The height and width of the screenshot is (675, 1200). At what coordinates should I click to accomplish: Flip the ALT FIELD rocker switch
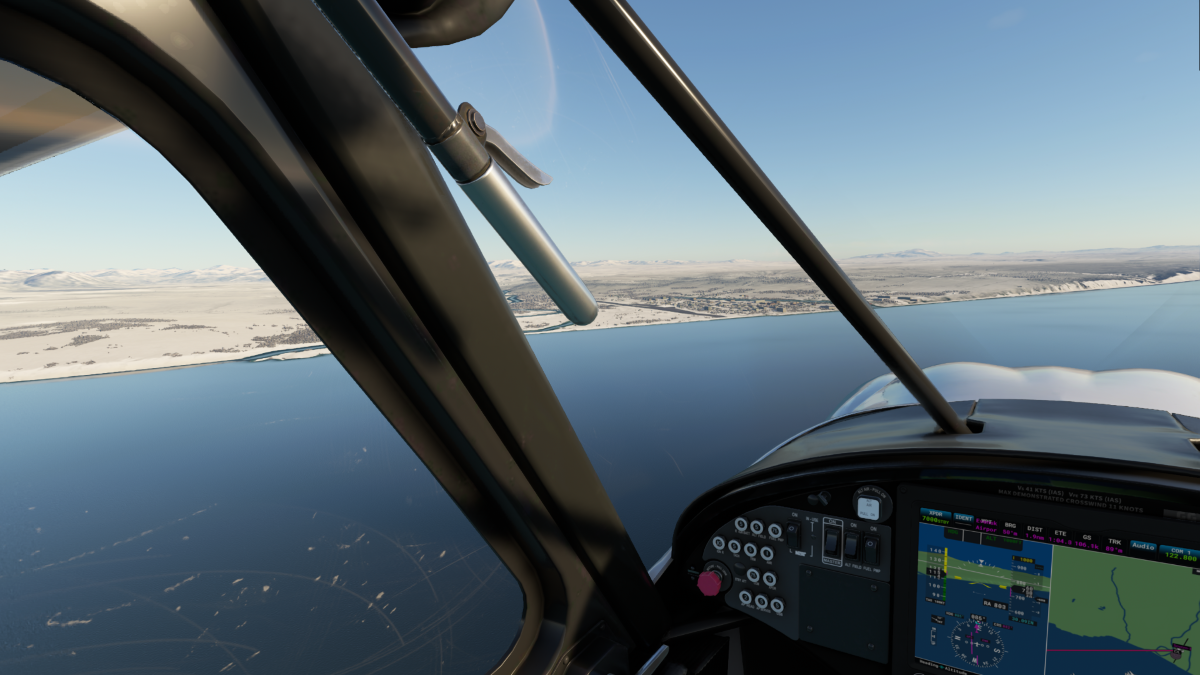pyautogui.click(x=853, y=545)
